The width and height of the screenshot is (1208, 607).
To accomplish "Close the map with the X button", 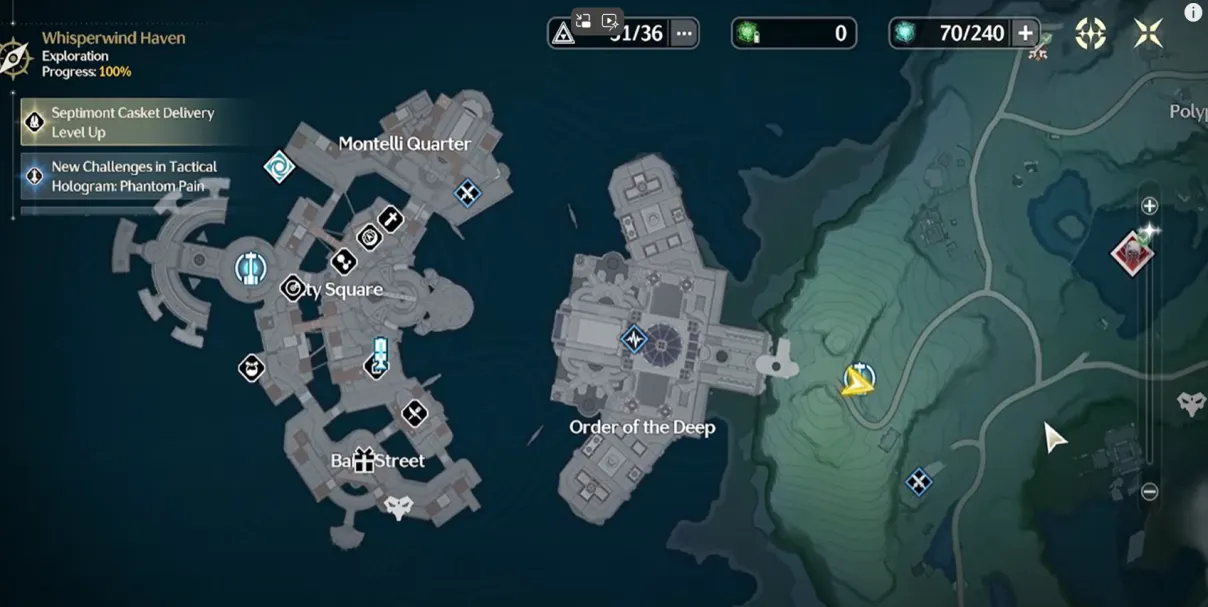I will tap(1148, 34).
